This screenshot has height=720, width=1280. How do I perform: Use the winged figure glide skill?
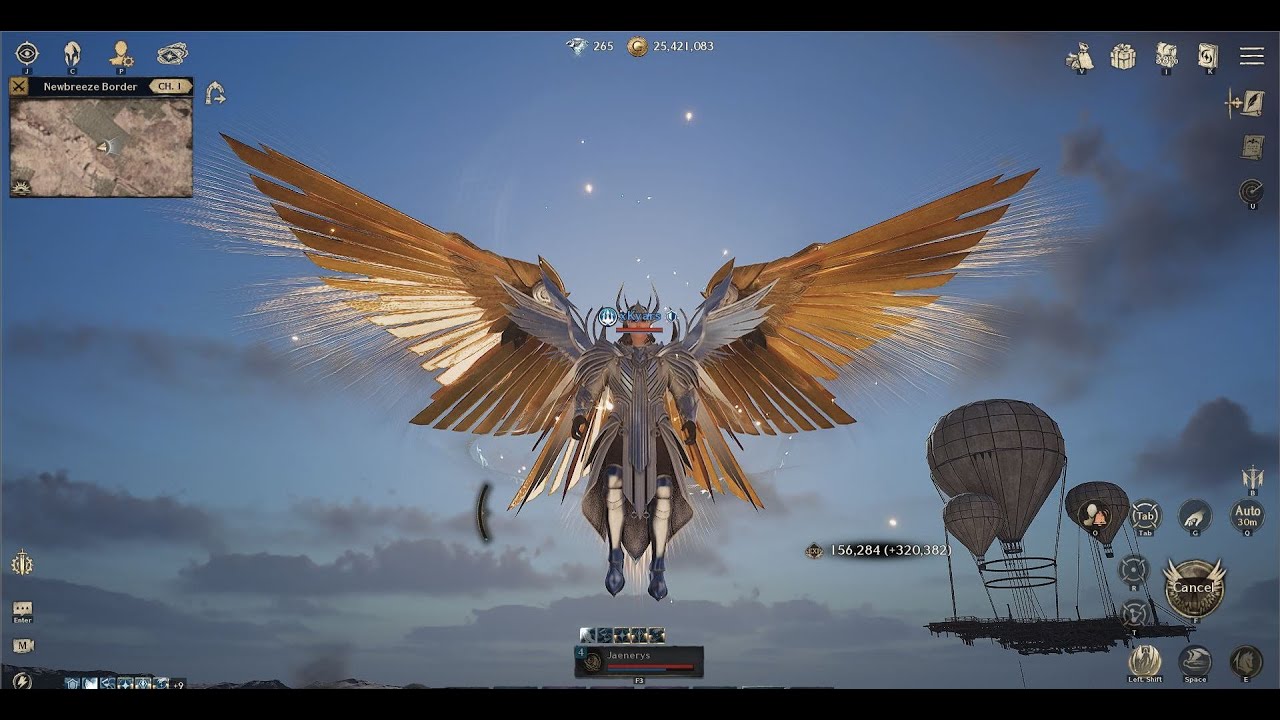point(1144,660)
